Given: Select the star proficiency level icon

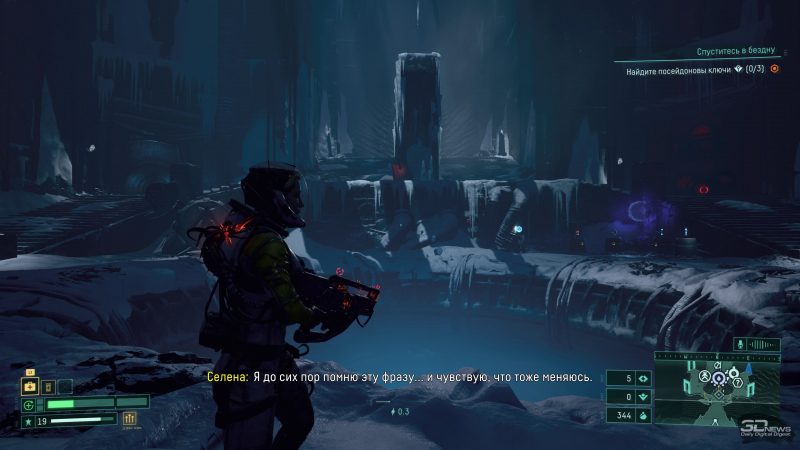Looking at the screenshot, I should [x=28, y=421].
